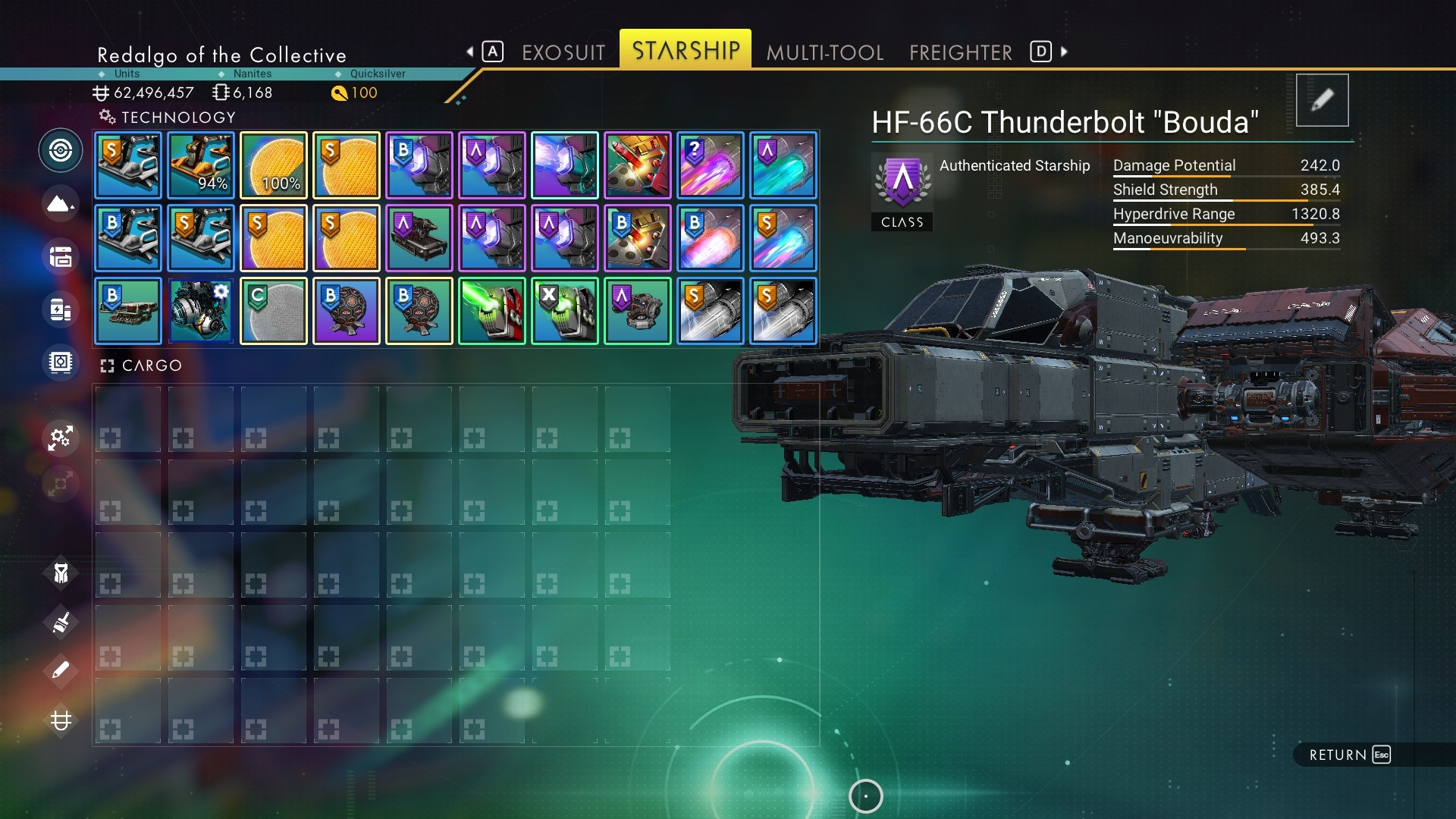Select the purple thruster with question-mark badge
Viewport: 1456px width, 819px height.
711,165
